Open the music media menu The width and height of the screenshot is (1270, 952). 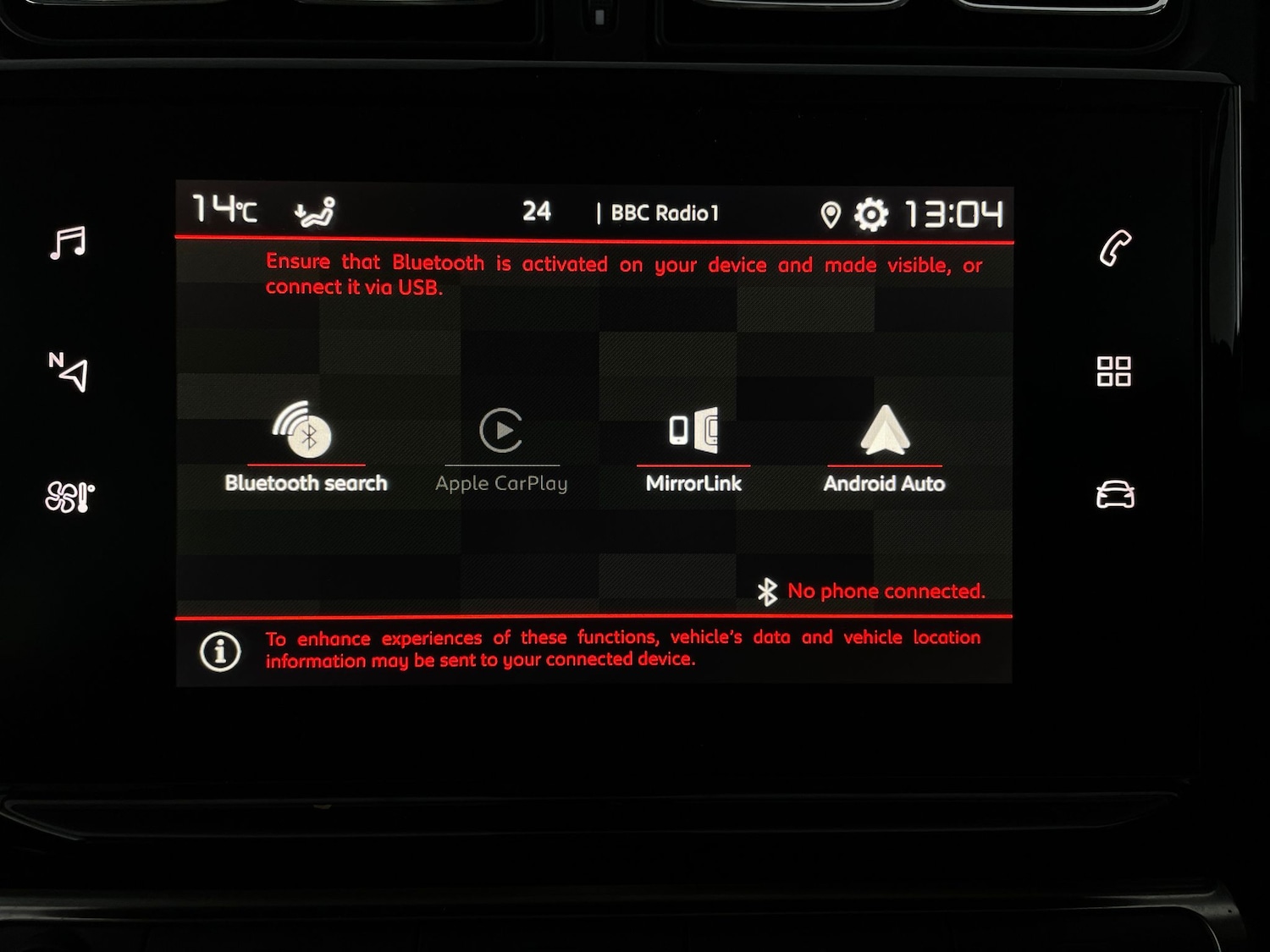(x=66, y=244)
